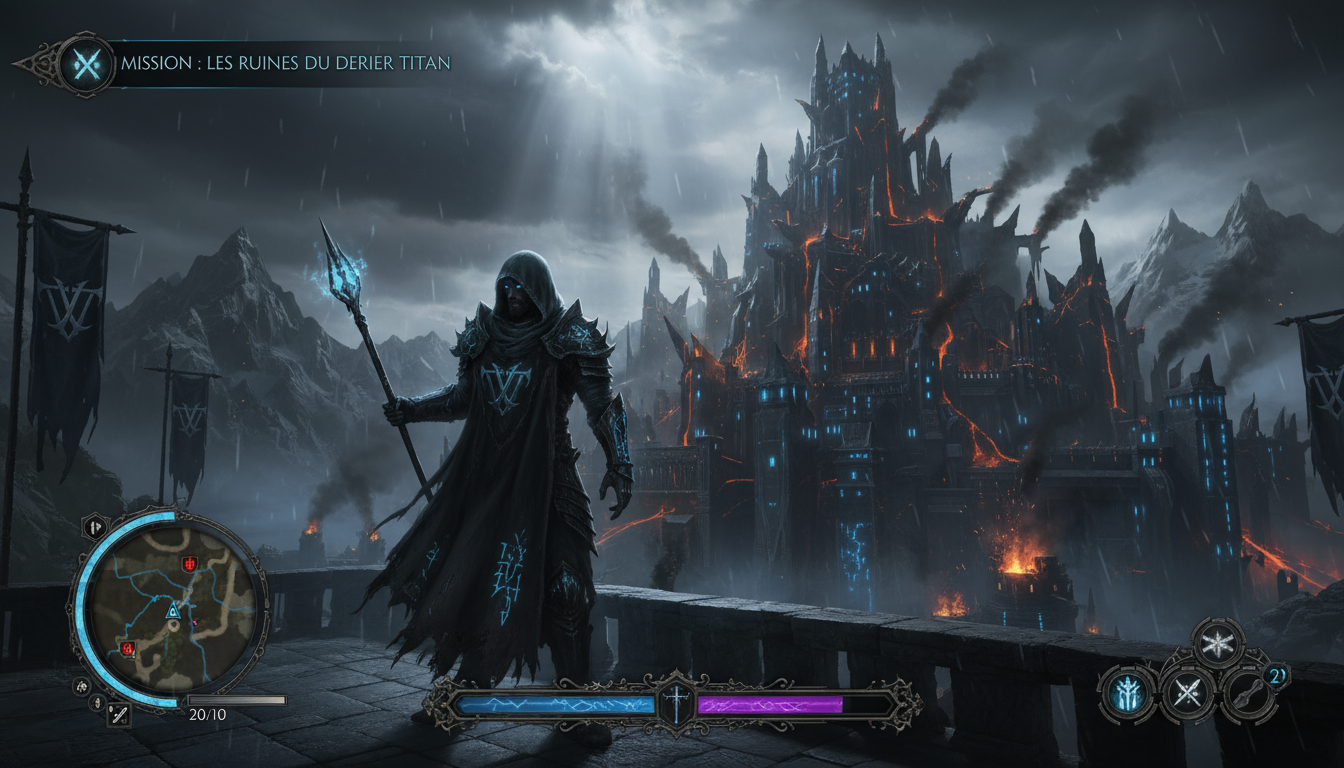Use the six-pointed frost star ability

point(1218,642)
